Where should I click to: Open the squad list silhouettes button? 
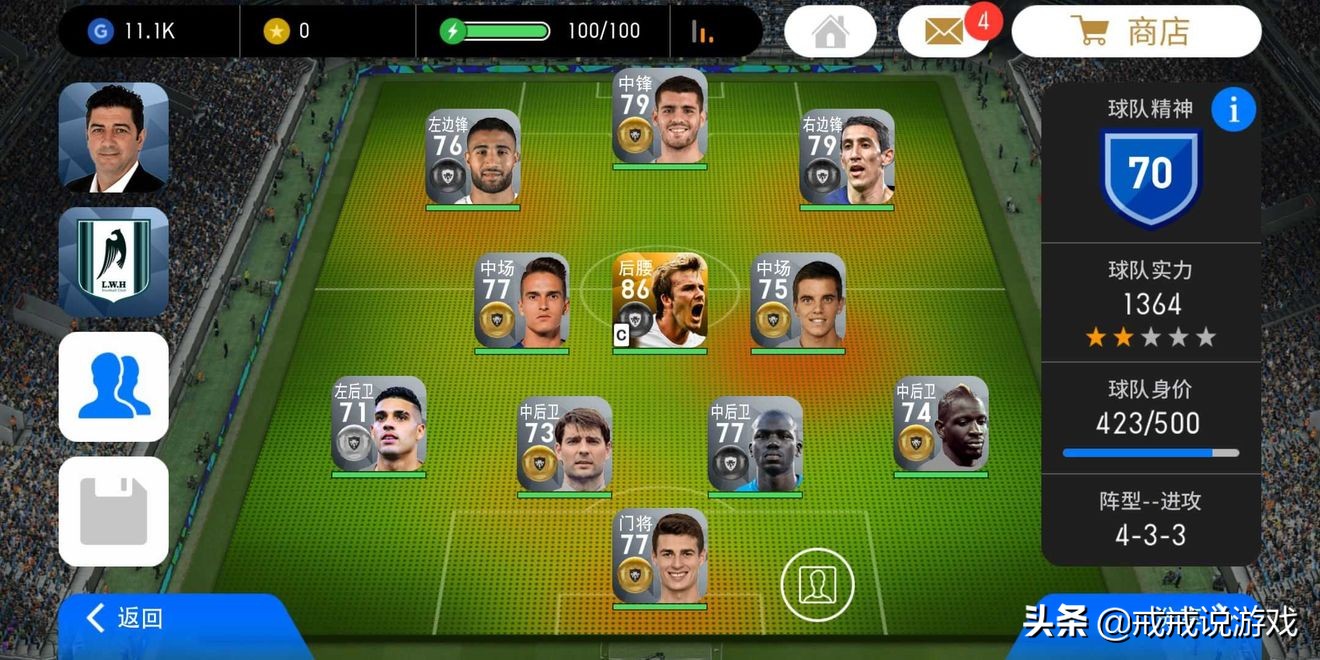(x=114, y=387)
